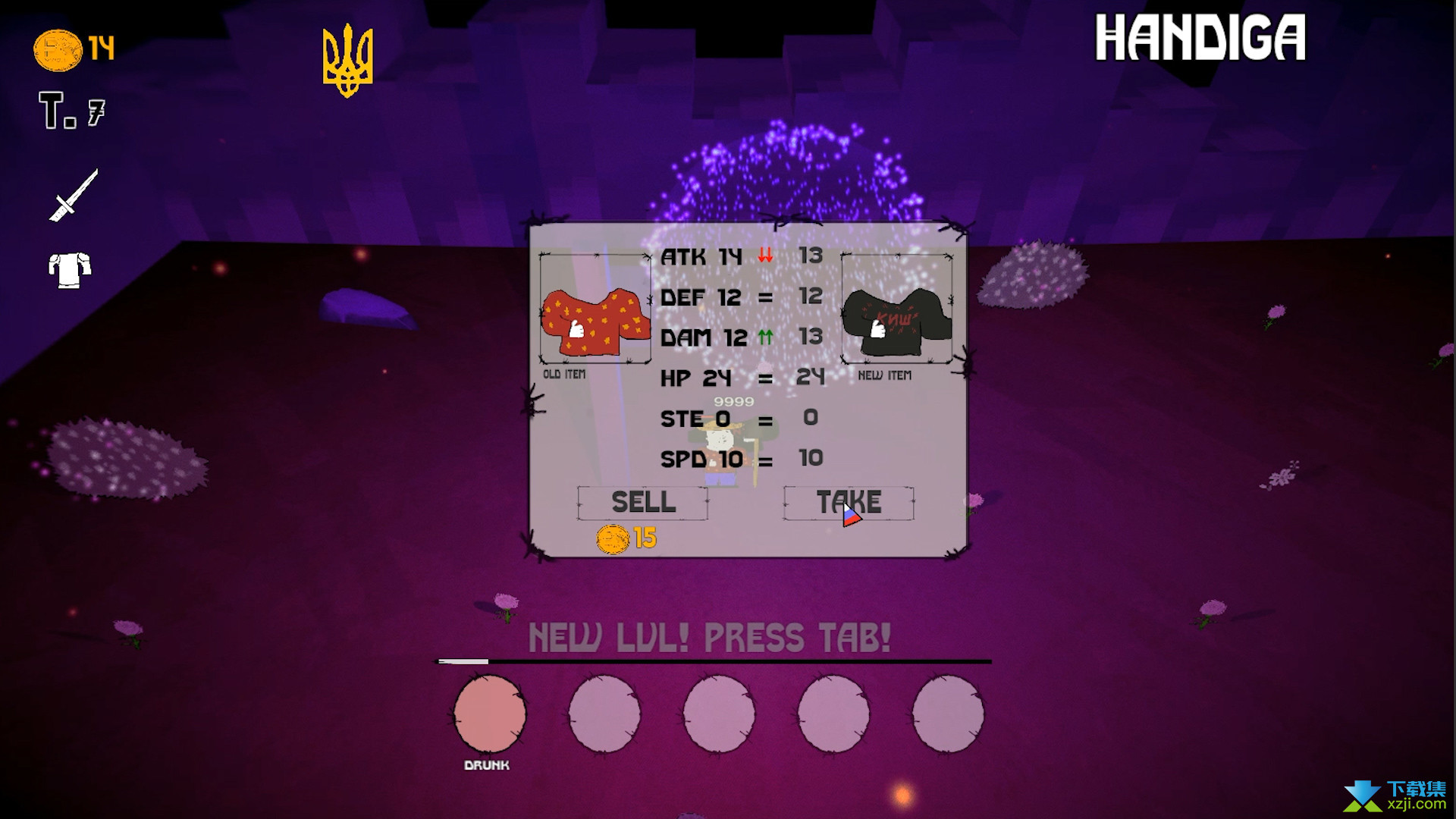The width and height of the screenshot is (1456, 819).
Task: Sell the item for 15 coins
Action: [642, 503]
